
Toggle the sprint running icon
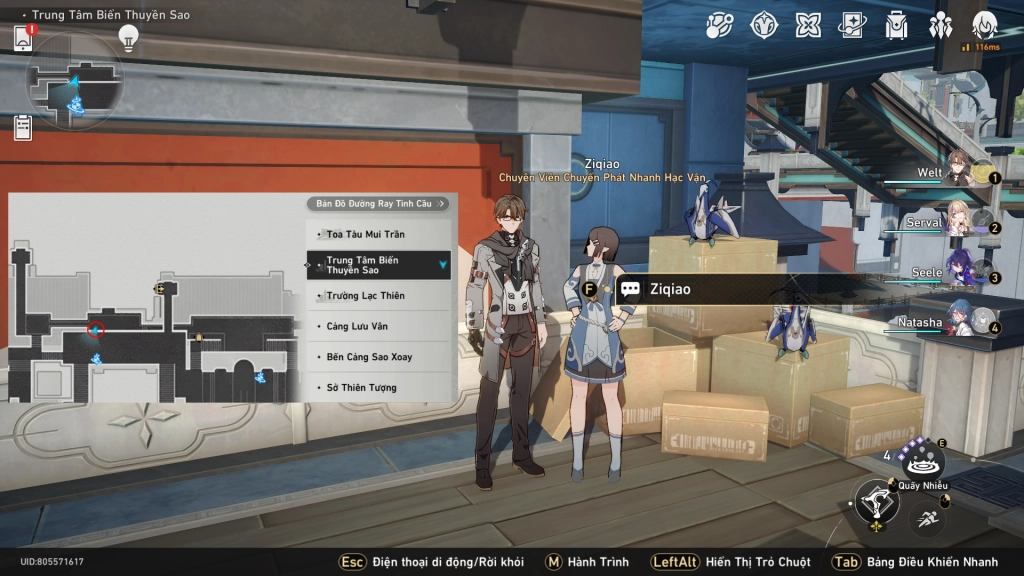click(x=927, y=517)
